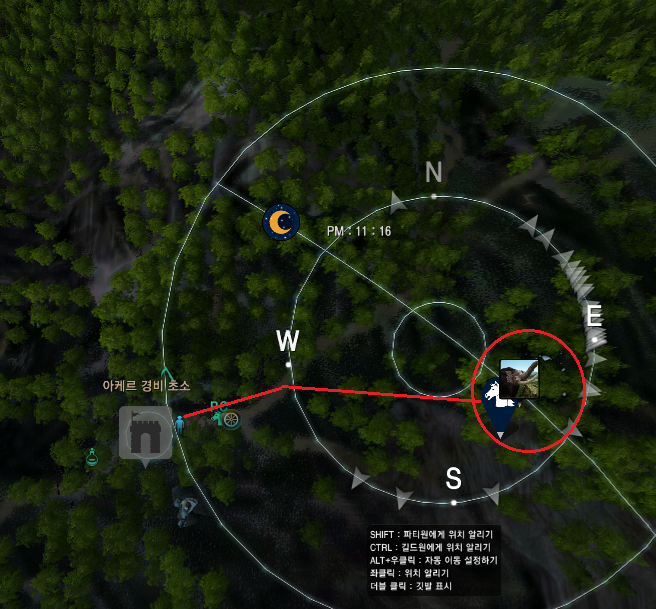This screenshot has height=609, width=656.
Task: Click the wagon wheel map marker
Action: pyautogui.click(x=231, y=421)
